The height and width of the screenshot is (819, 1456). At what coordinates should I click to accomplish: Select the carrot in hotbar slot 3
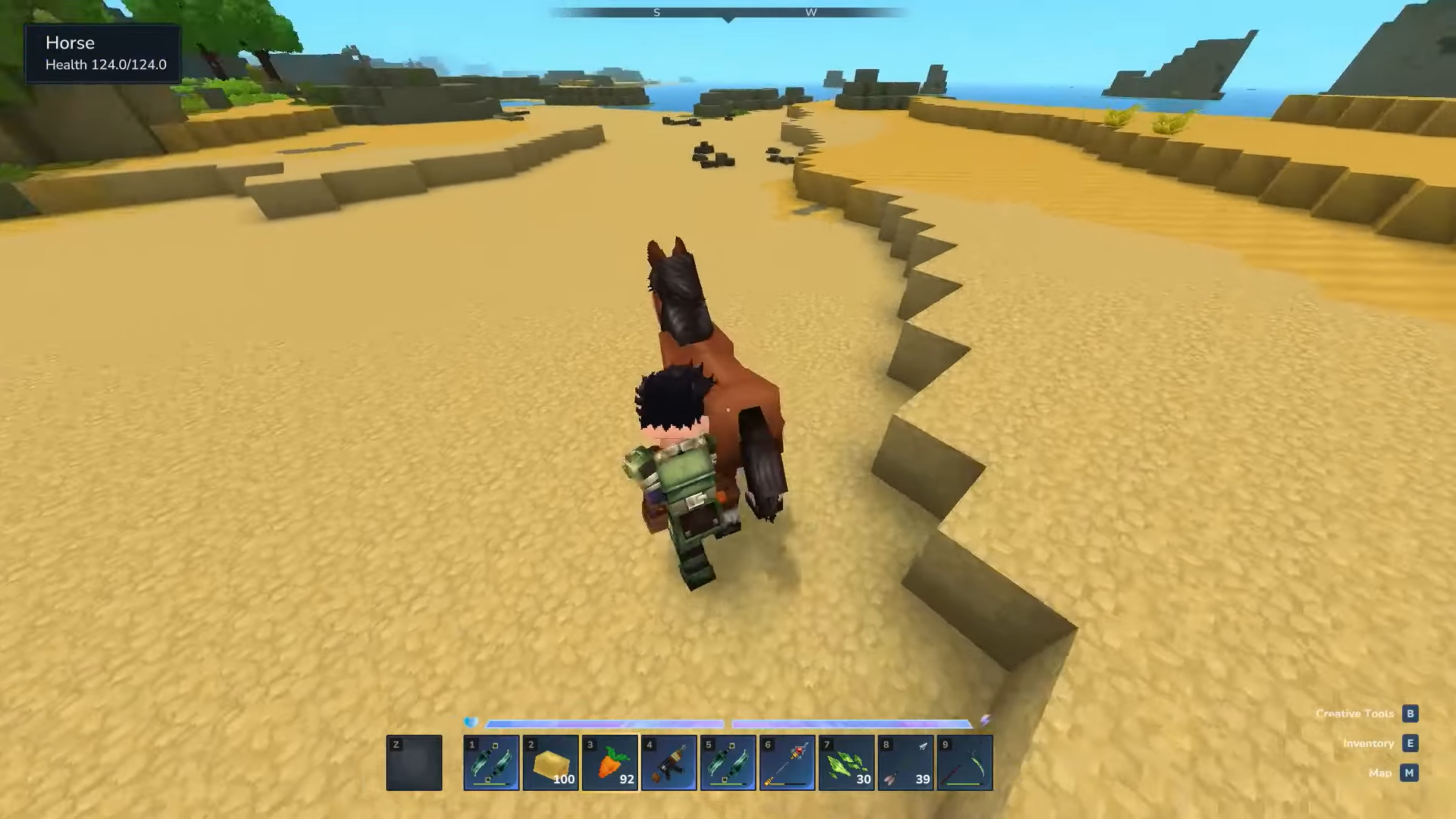[609, 762]
